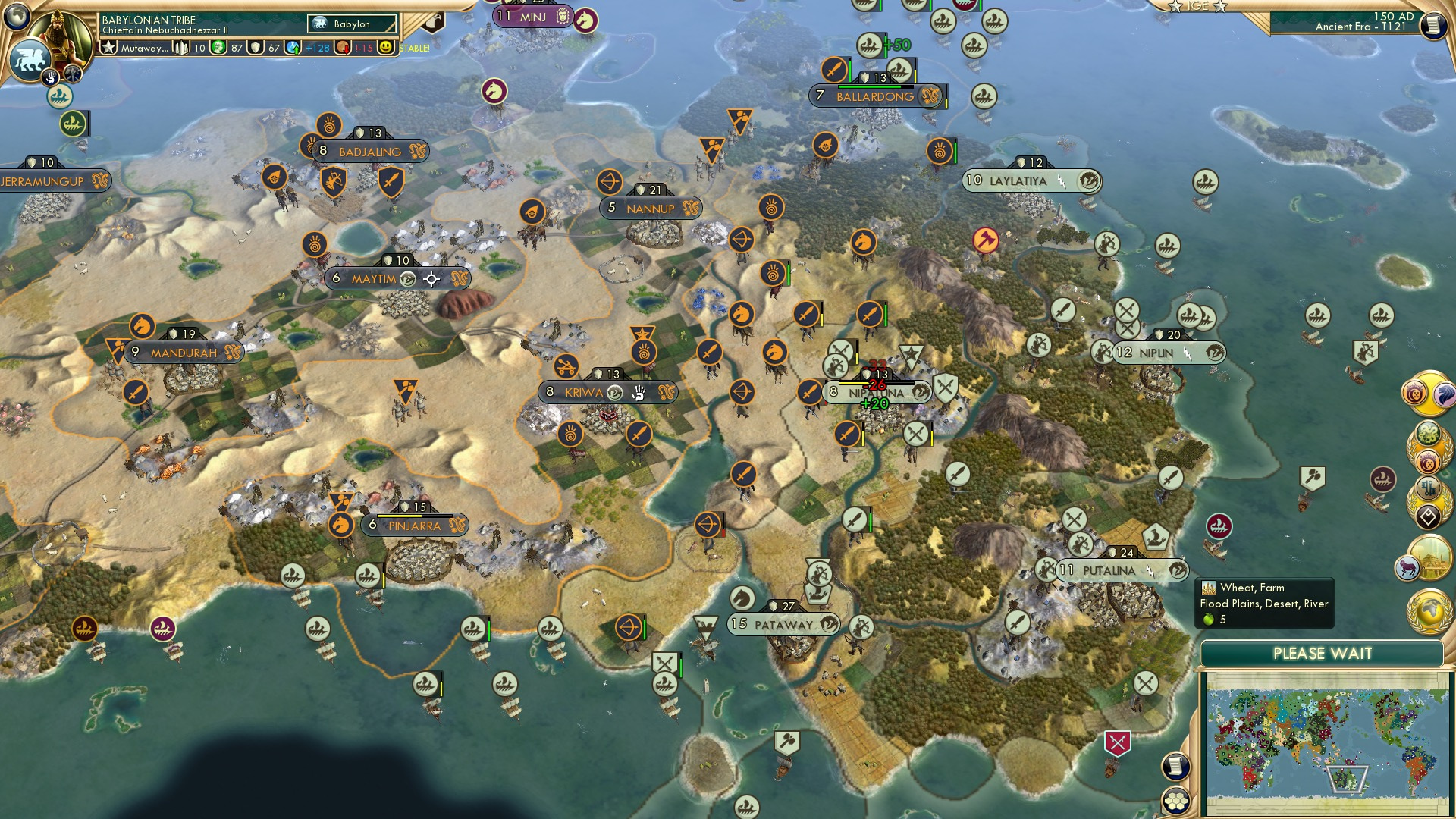Image resolution: width=1456 pixels, height=819 pixels.
Task: Toggle strategic view with the top-left globe
Action: pos(17,15)
